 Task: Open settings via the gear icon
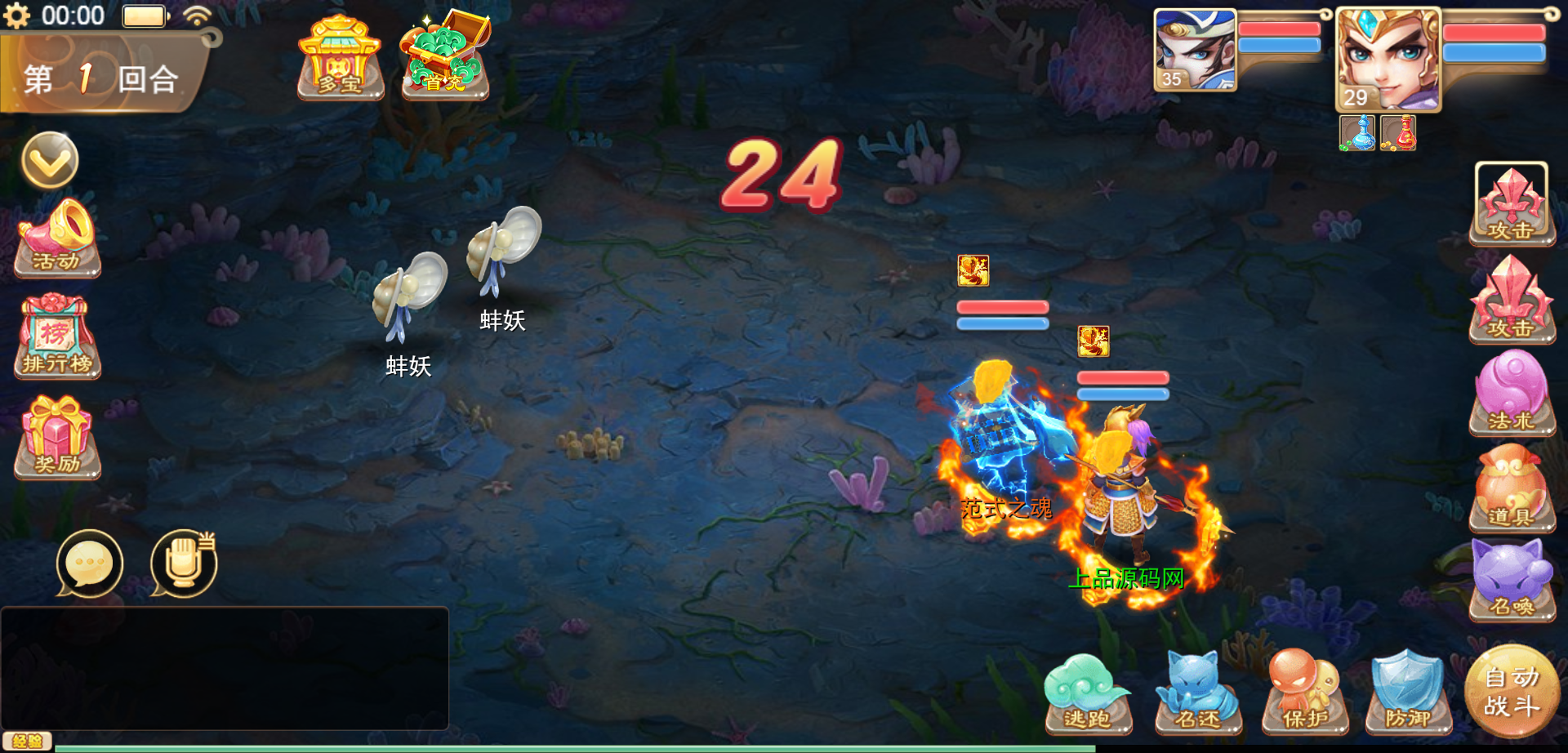(16, 16)
